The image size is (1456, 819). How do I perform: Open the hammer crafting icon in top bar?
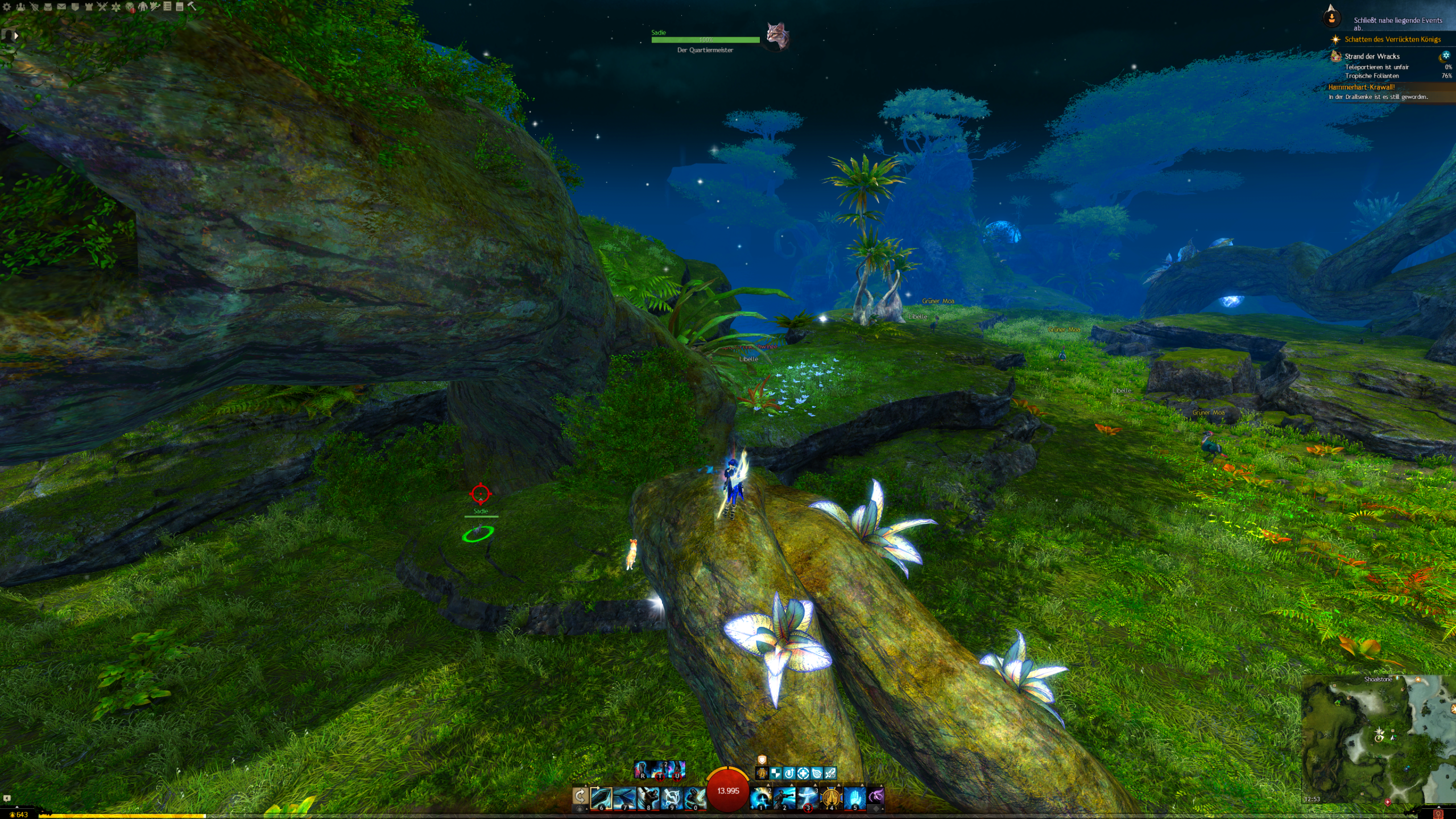tap(192, 7)
